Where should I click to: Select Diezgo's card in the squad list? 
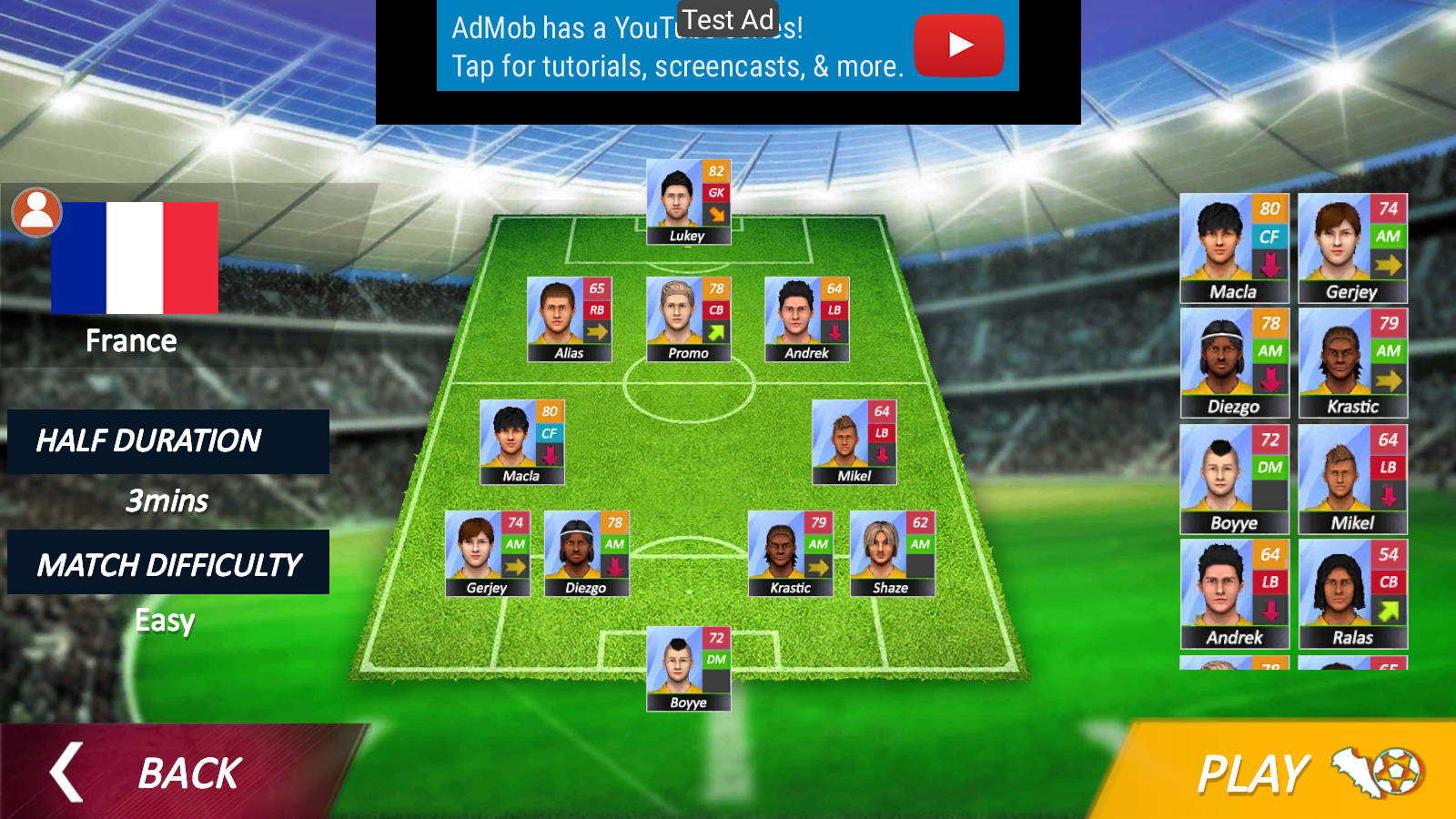[1234, 363]
